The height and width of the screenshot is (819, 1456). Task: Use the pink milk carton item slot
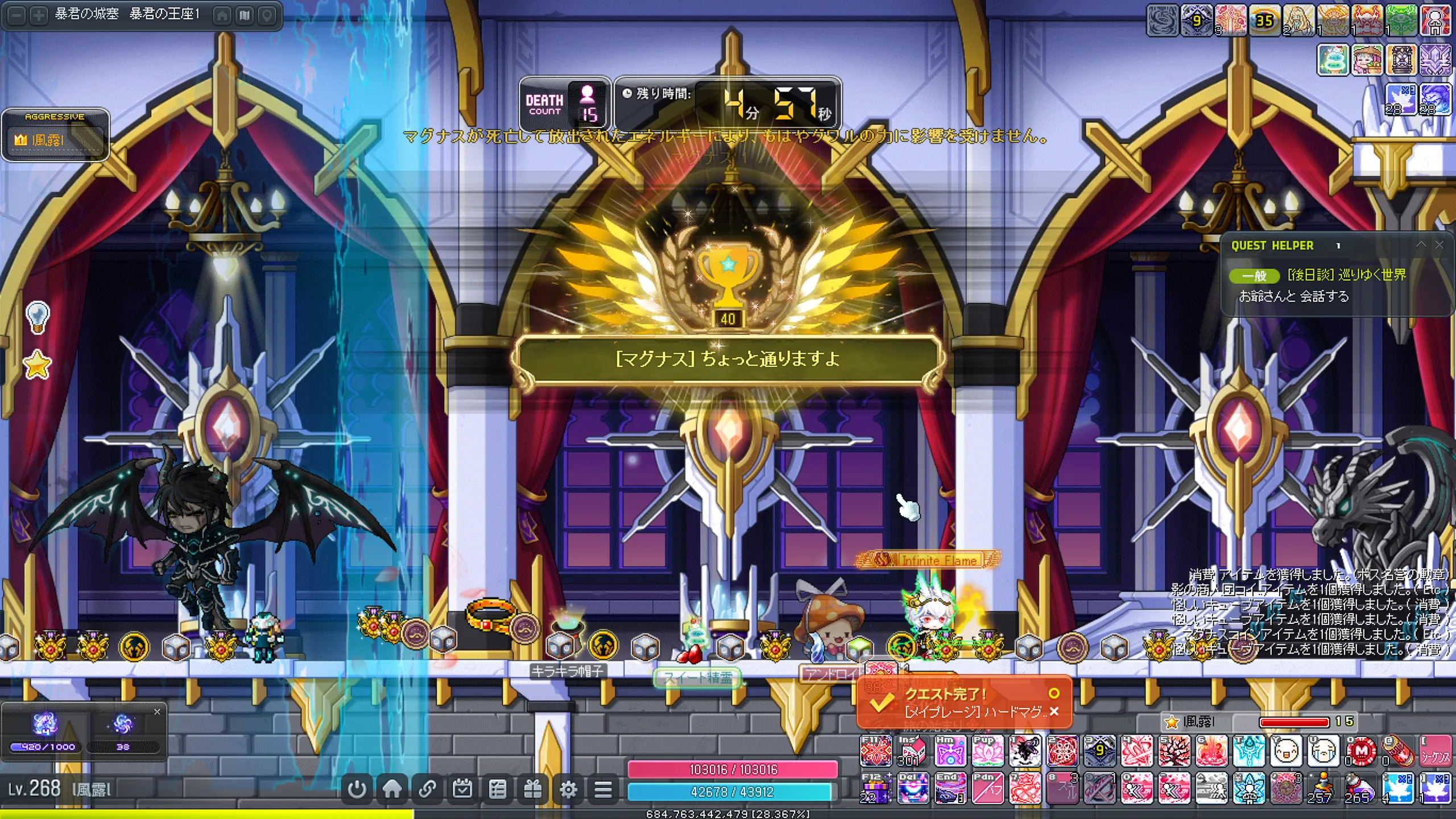pos(912,752)
